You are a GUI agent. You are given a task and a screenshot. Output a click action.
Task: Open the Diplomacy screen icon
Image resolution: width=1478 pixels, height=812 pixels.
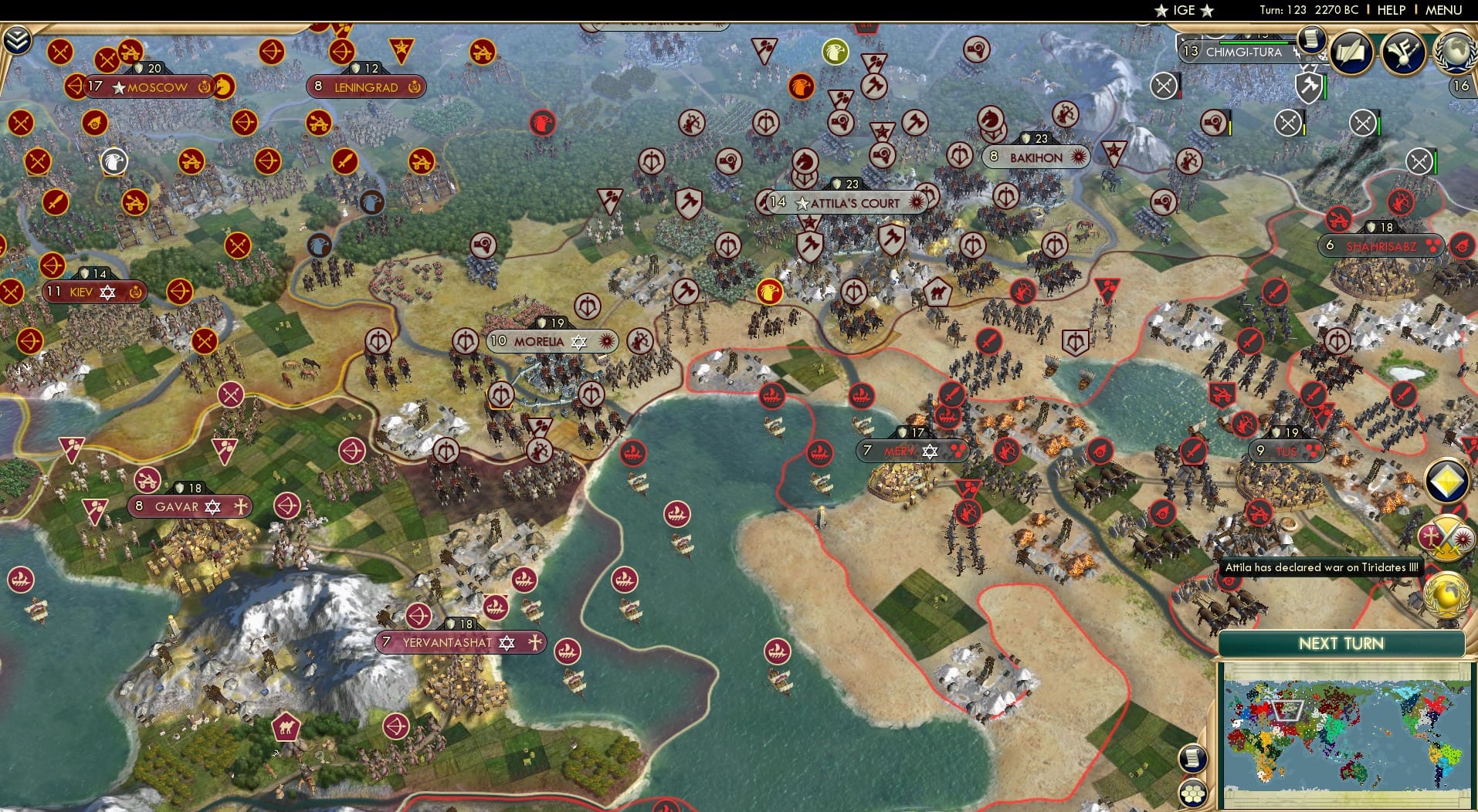tap(1405, 52)
